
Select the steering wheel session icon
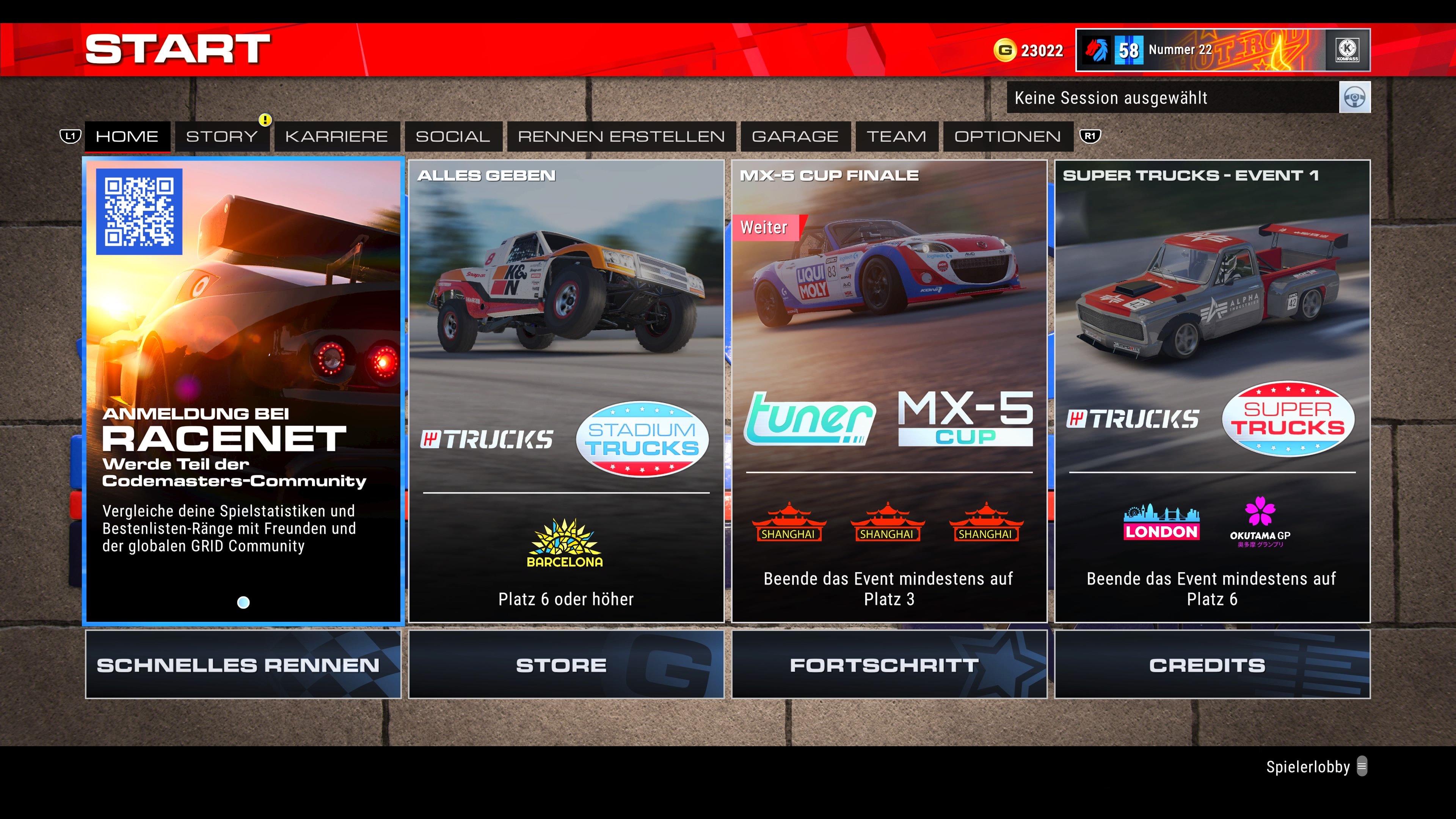(x=1355, y=97)
